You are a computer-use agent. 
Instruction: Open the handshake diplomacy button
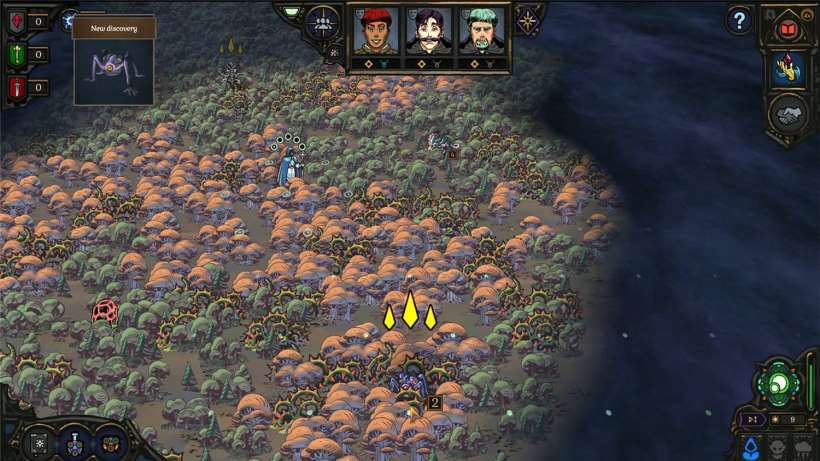(x=787, y=114)
